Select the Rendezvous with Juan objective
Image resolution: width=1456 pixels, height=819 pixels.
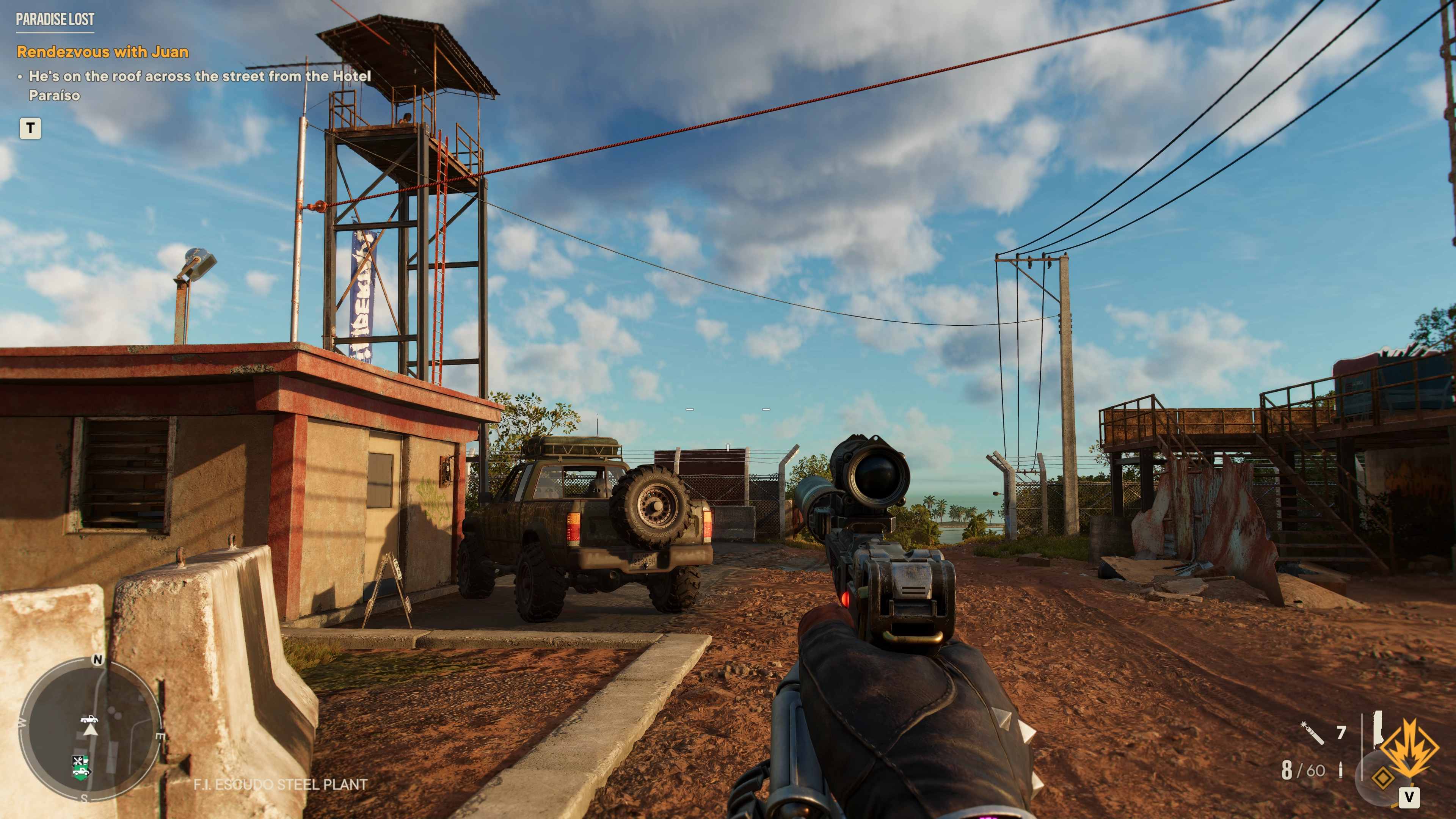(102, 52)
